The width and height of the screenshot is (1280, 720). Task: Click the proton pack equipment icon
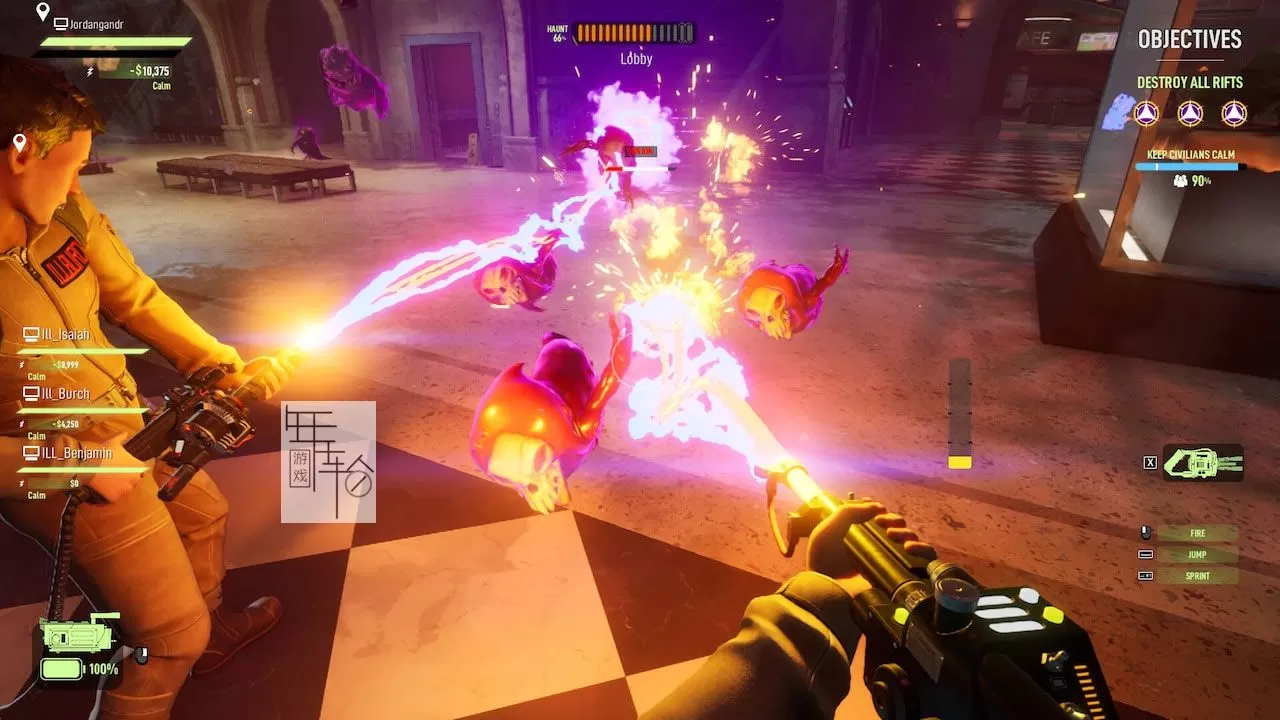(78, 637)
